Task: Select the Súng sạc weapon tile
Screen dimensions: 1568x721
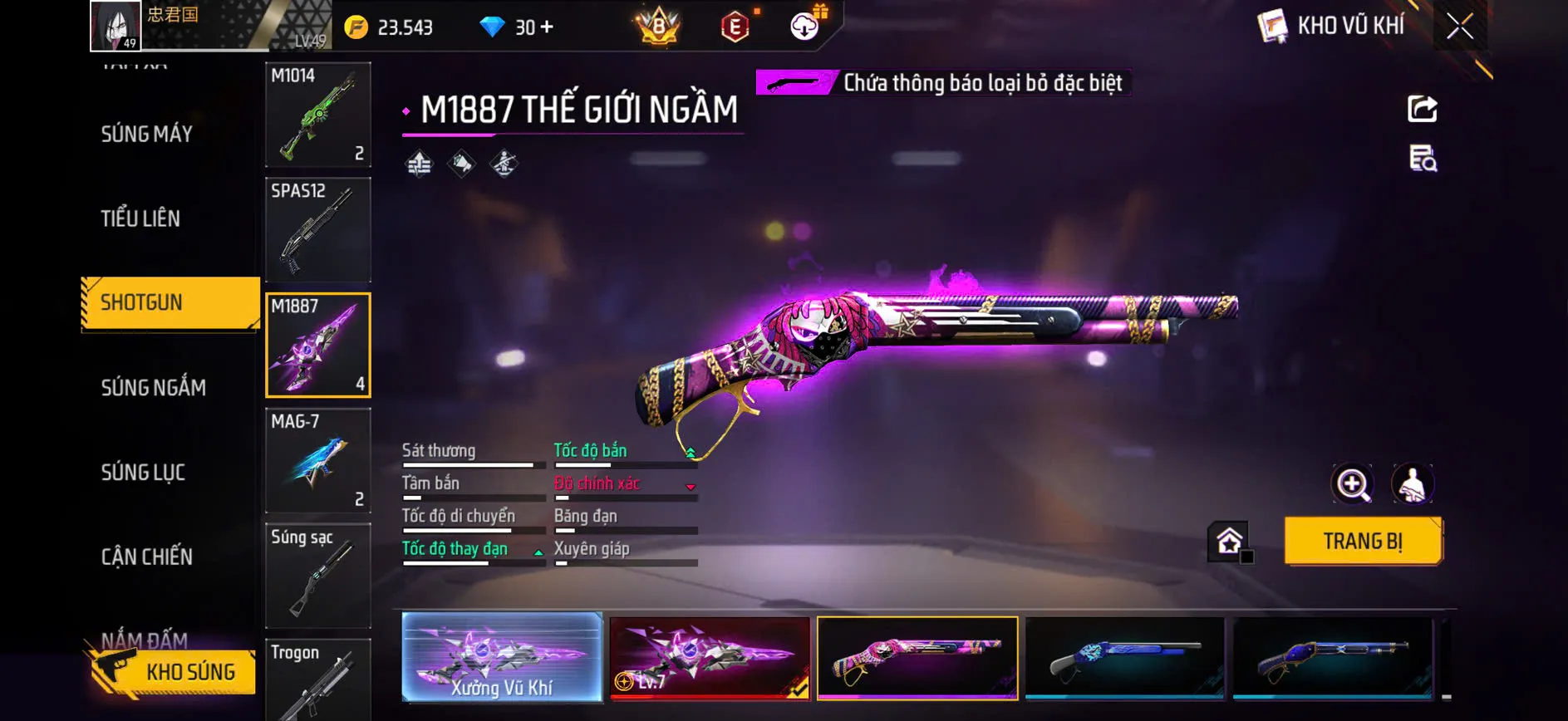Action: (x=317, y=576)
